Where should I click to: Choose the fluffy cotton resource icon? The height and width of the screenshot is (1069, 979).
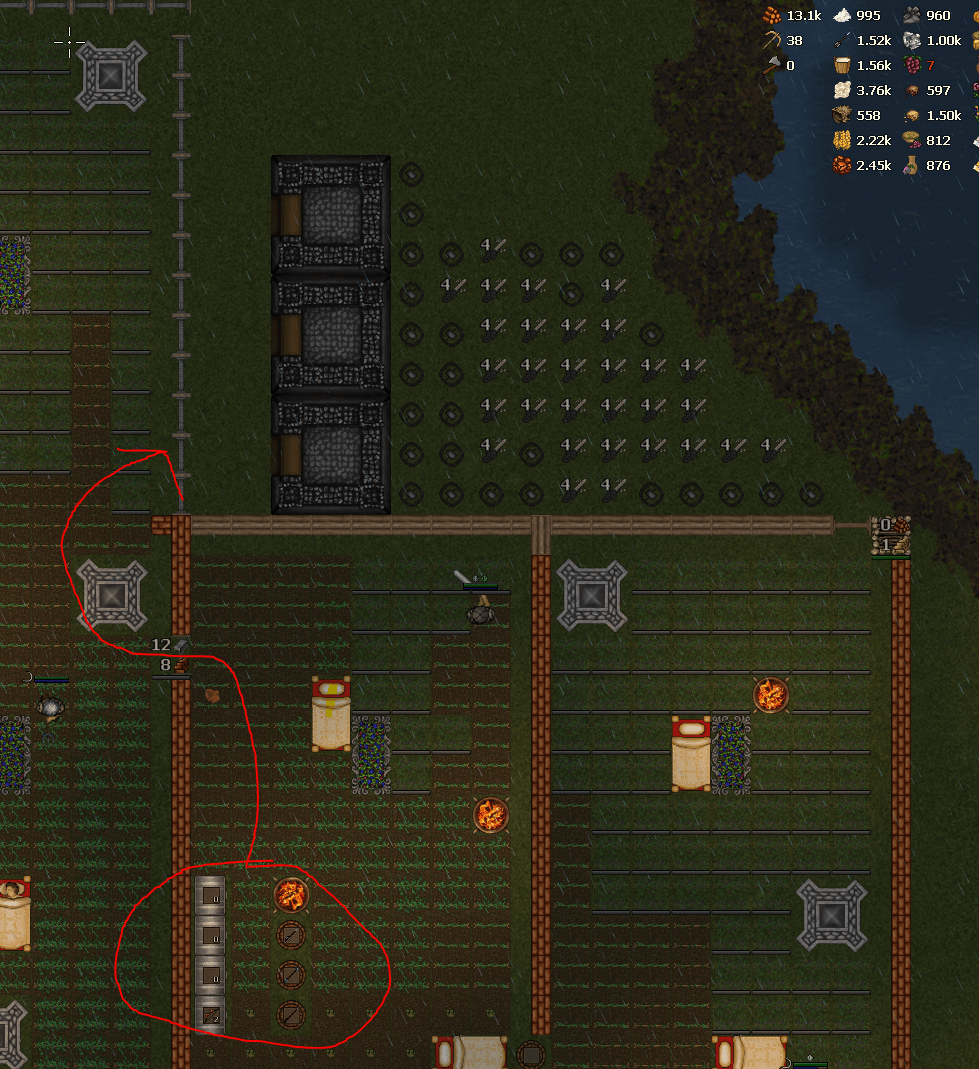842,91
